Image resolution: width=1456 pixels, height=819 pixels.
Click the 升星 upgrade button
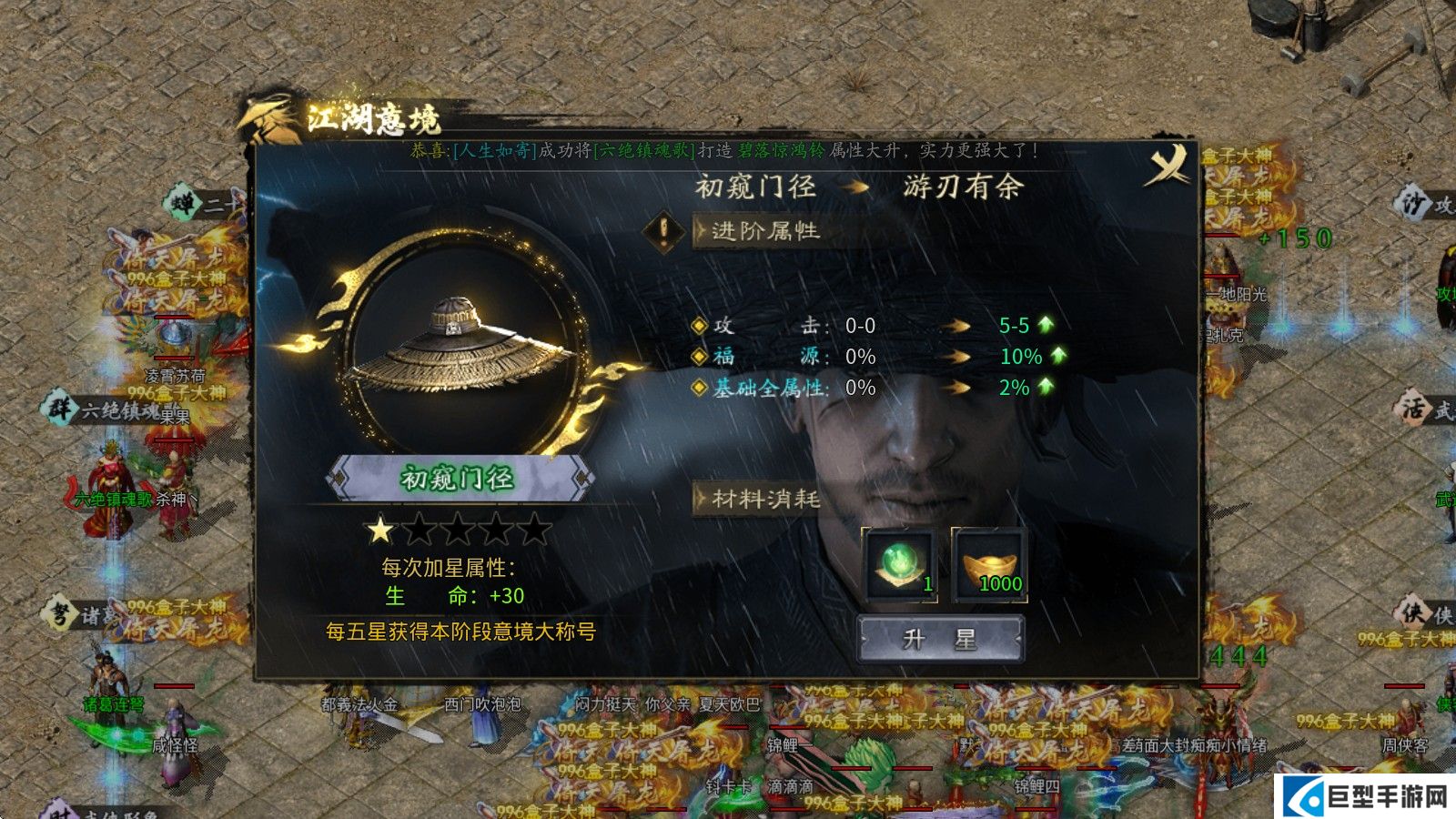940,639
